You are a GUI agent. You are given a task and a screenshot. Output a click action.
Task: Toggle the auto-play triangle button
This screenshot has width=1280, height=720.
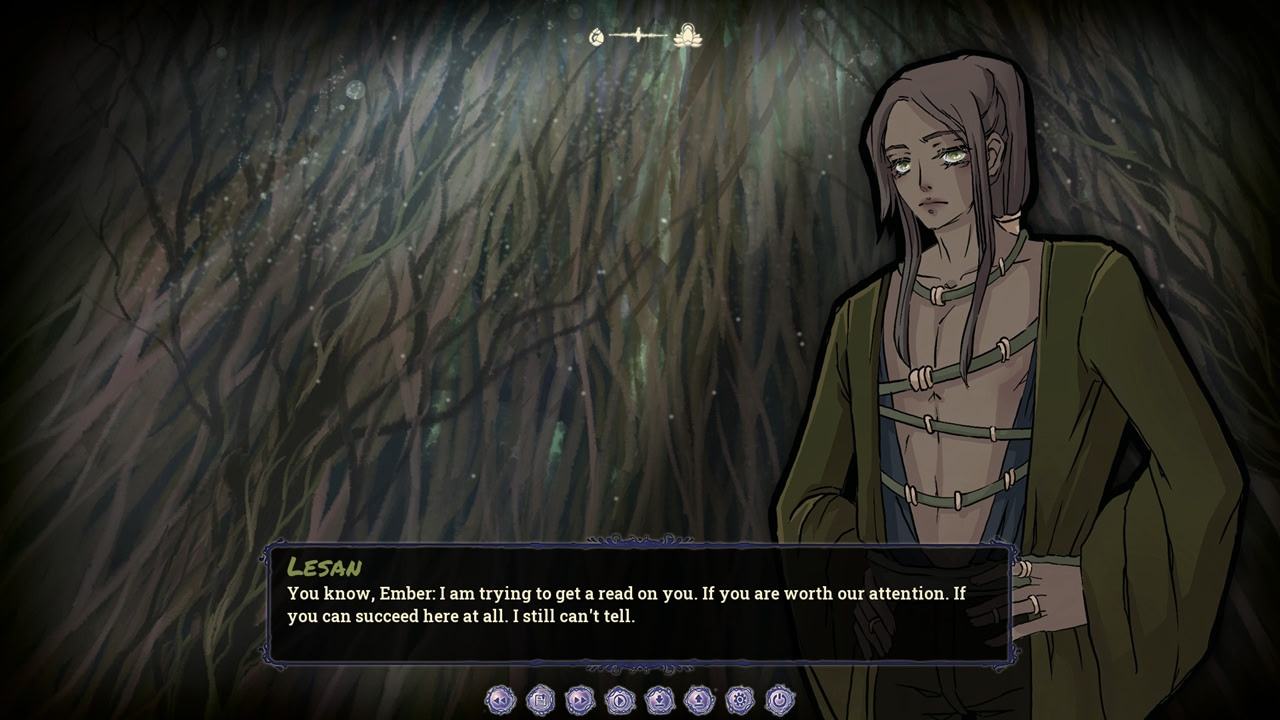620,700
